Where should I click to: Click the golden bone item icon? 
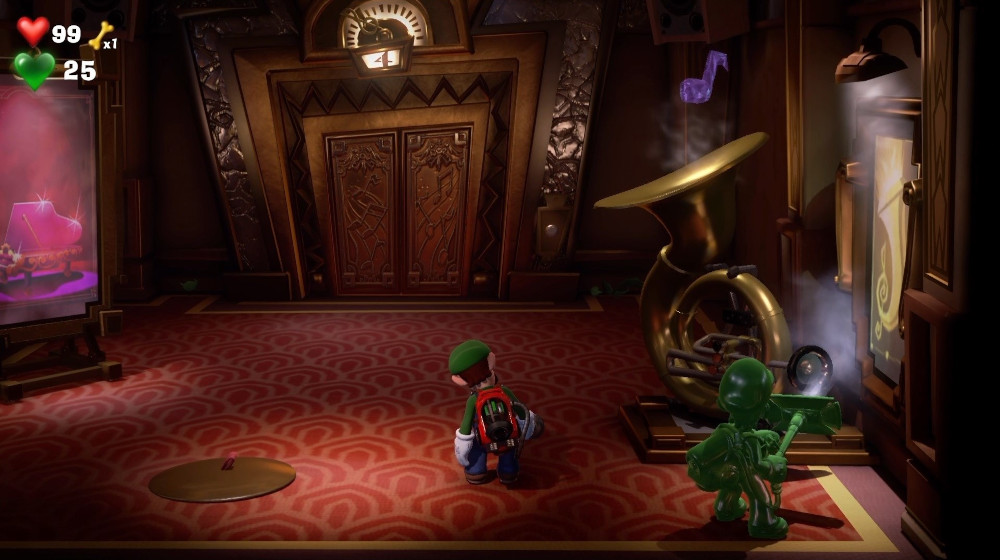[100, 35]
